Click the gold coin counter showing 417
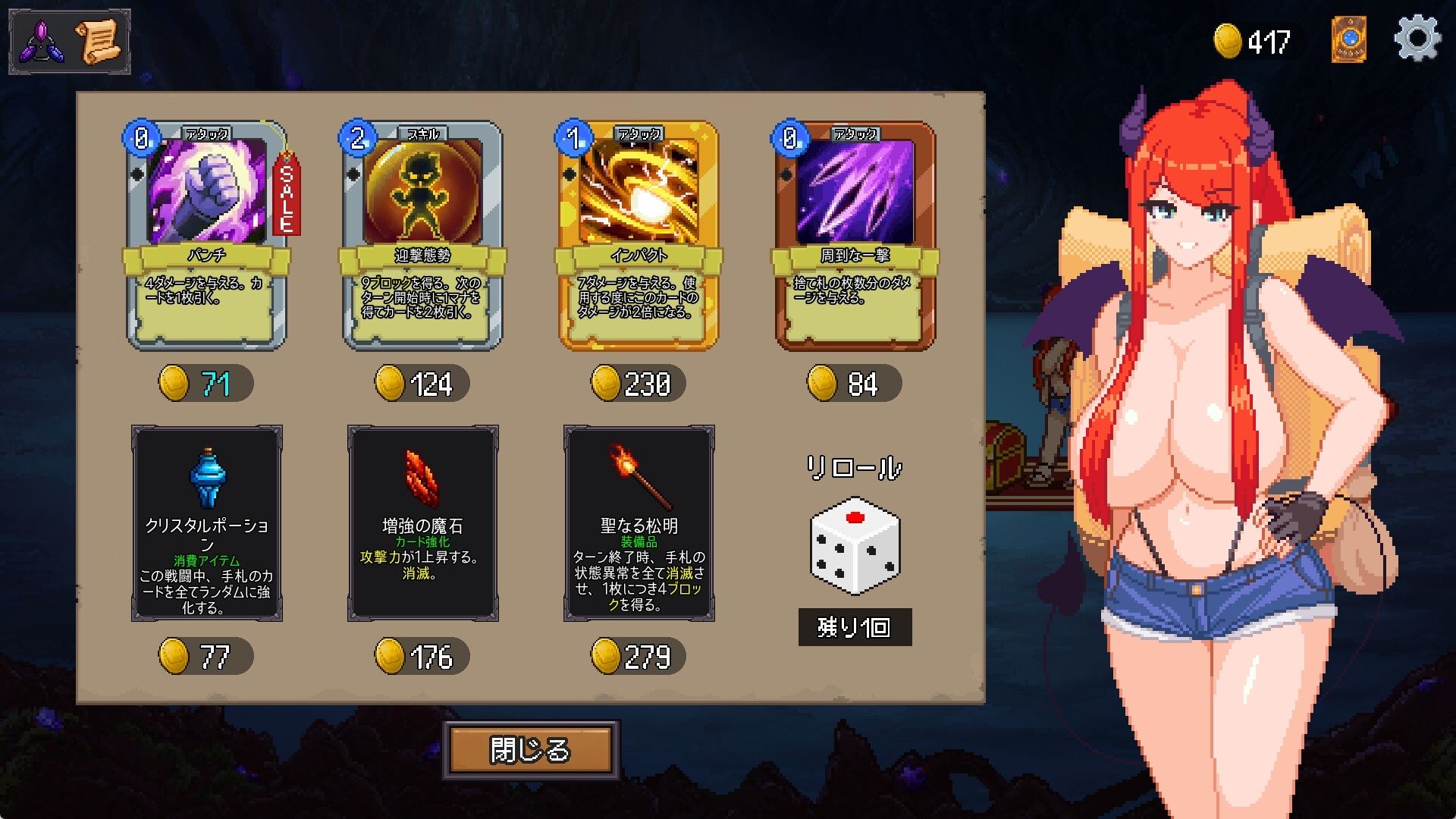 pos(1255,40)
